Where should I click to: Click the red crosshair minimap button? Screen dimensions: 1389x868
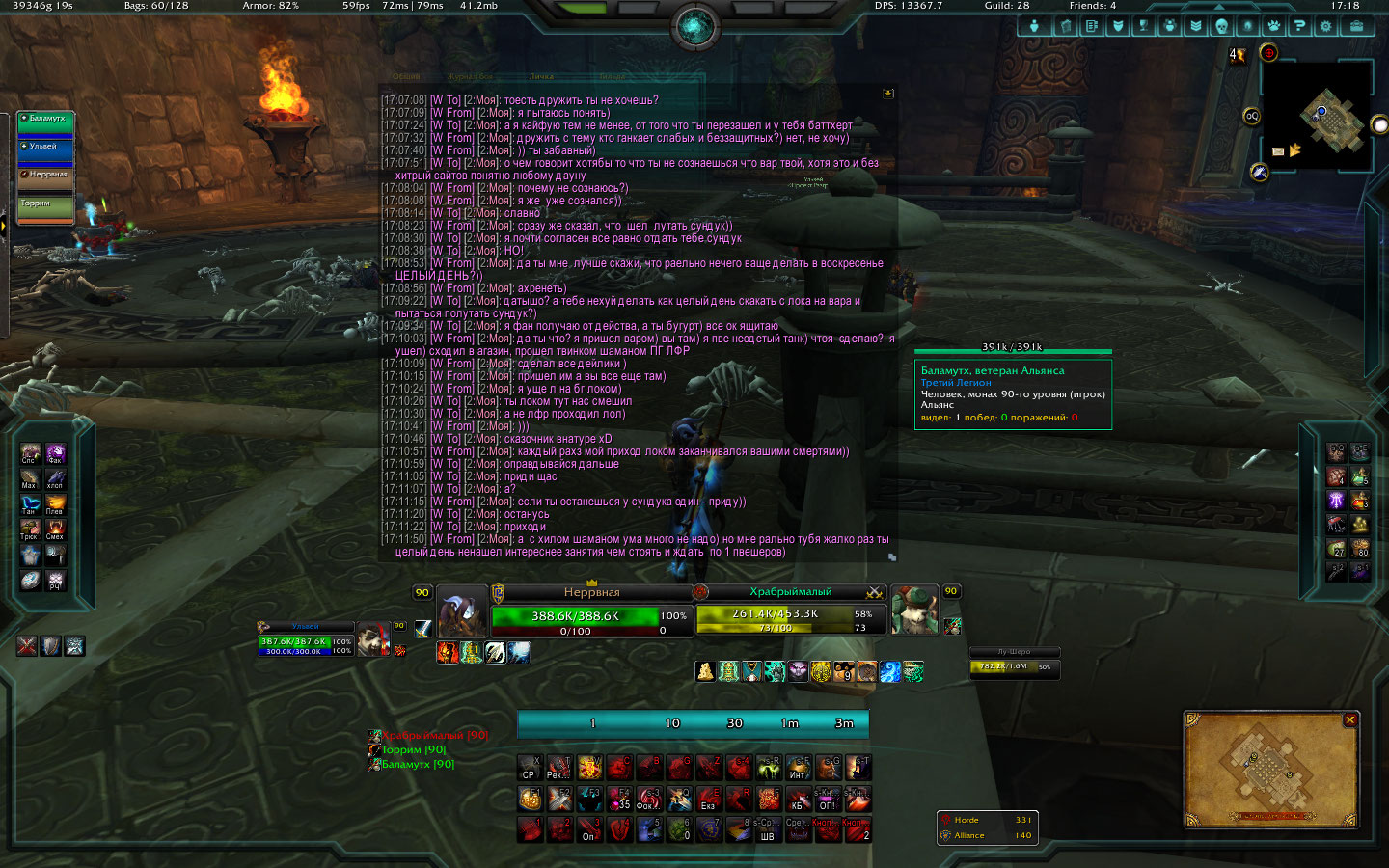click(x=1268, y=53)
